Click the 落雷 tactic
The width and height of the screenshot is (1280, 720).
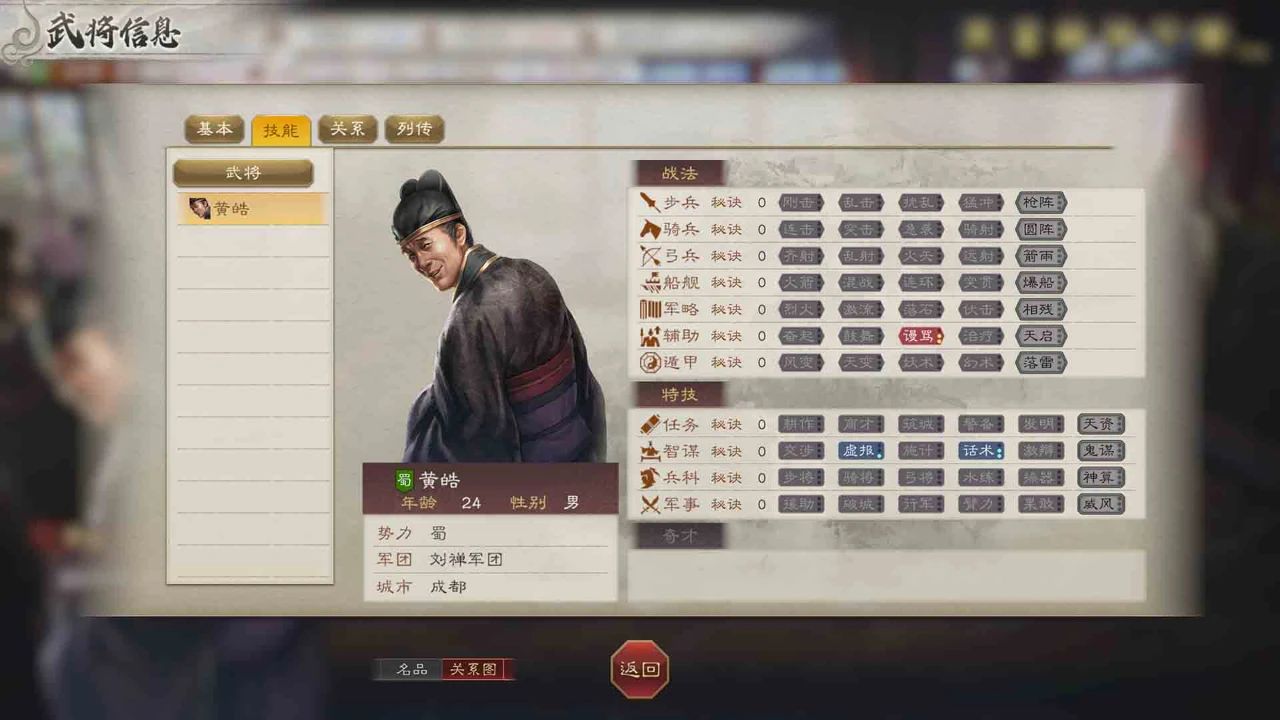click(x=1041, y=362)
